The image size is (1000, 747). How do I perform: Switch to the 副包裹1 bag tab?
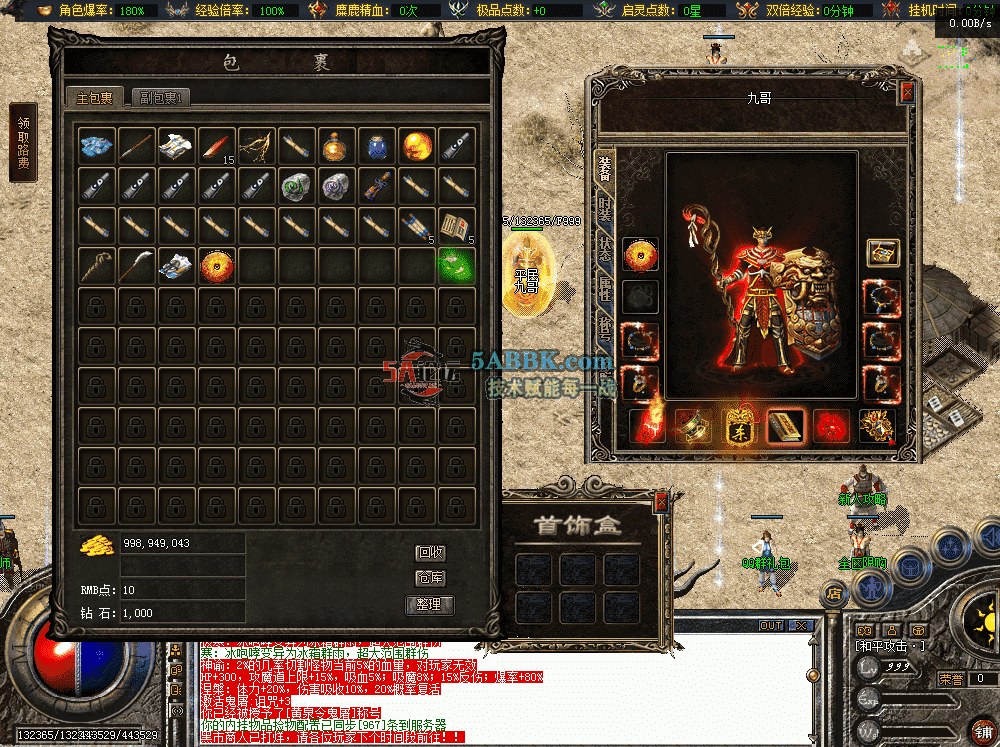[161, 97]
